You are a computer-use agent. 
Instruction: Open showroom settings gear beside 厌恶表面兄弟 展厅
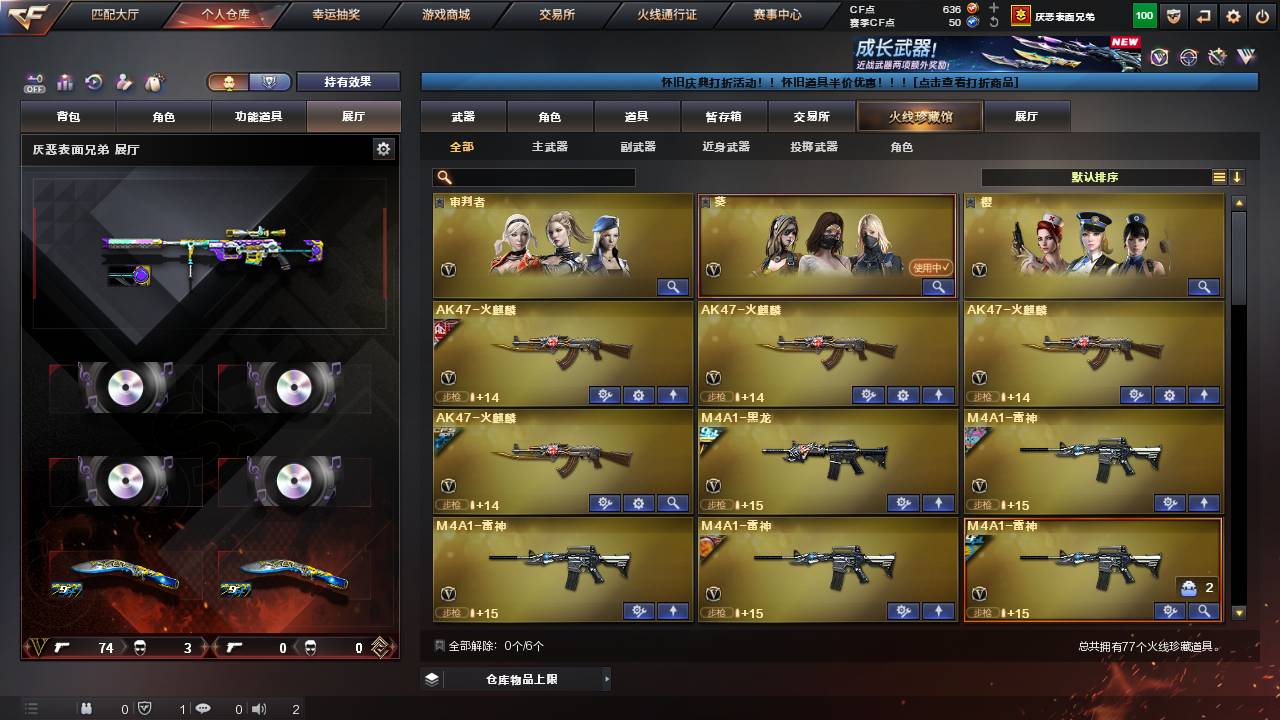click(383, 148)
